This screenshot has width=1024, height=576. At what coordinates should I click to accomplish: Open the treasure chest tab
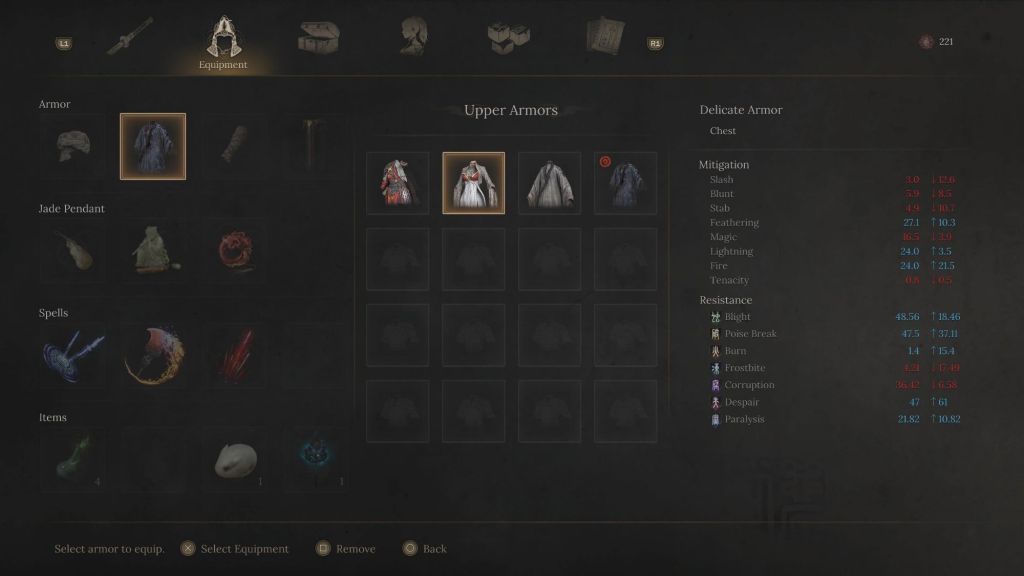318,37
